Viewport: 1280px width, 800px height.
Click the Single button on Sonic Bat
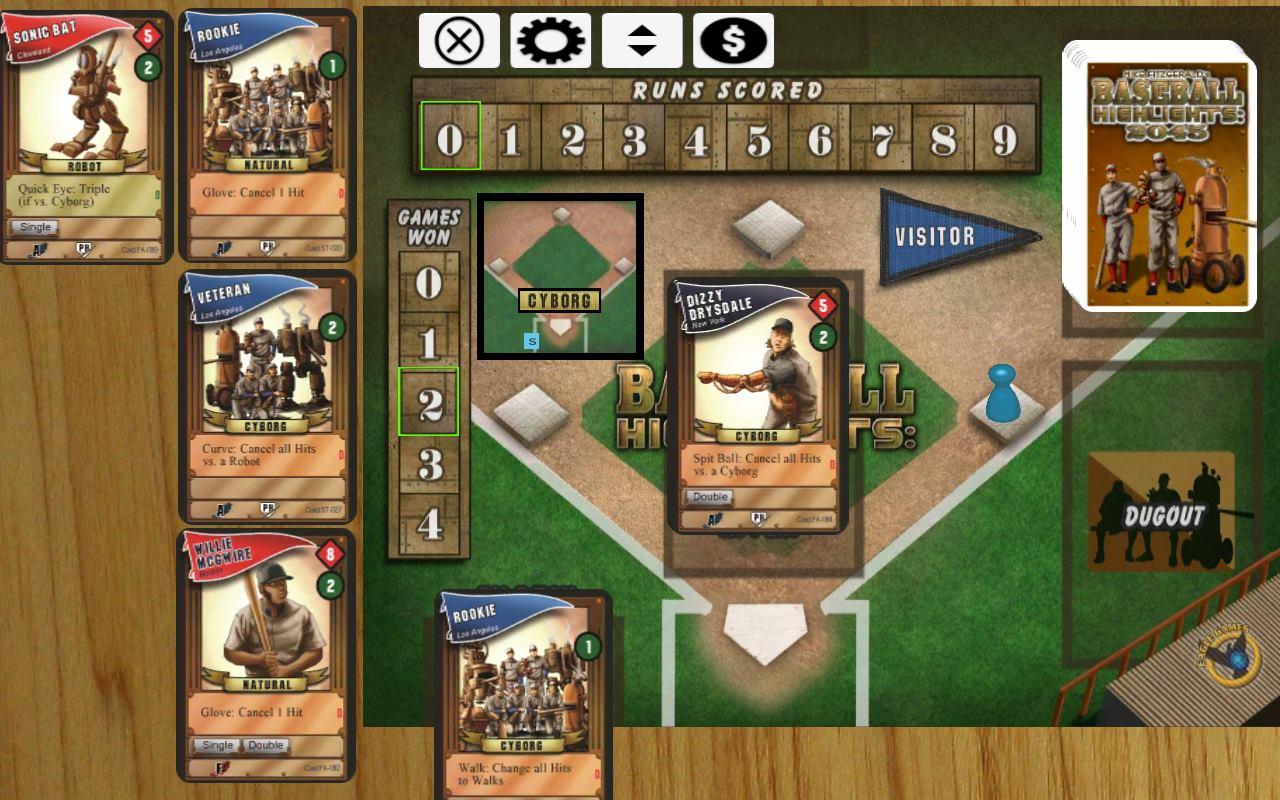pos(35,227)
